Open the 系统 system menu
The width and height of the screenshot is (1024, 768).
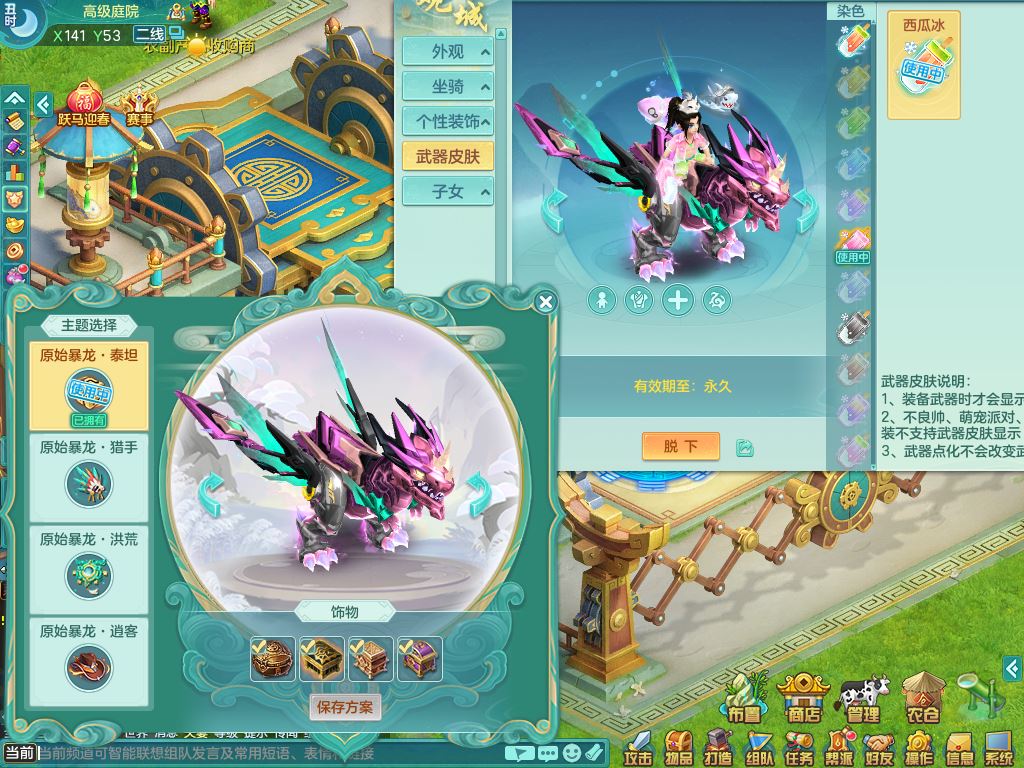point(998,746)
